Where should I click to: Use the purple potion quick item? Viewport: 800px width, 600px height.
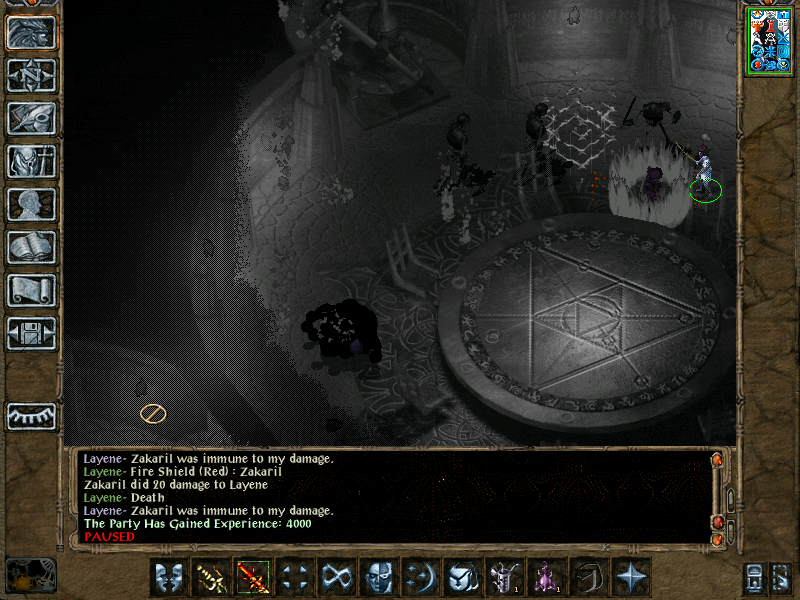(x=547, y=577)
